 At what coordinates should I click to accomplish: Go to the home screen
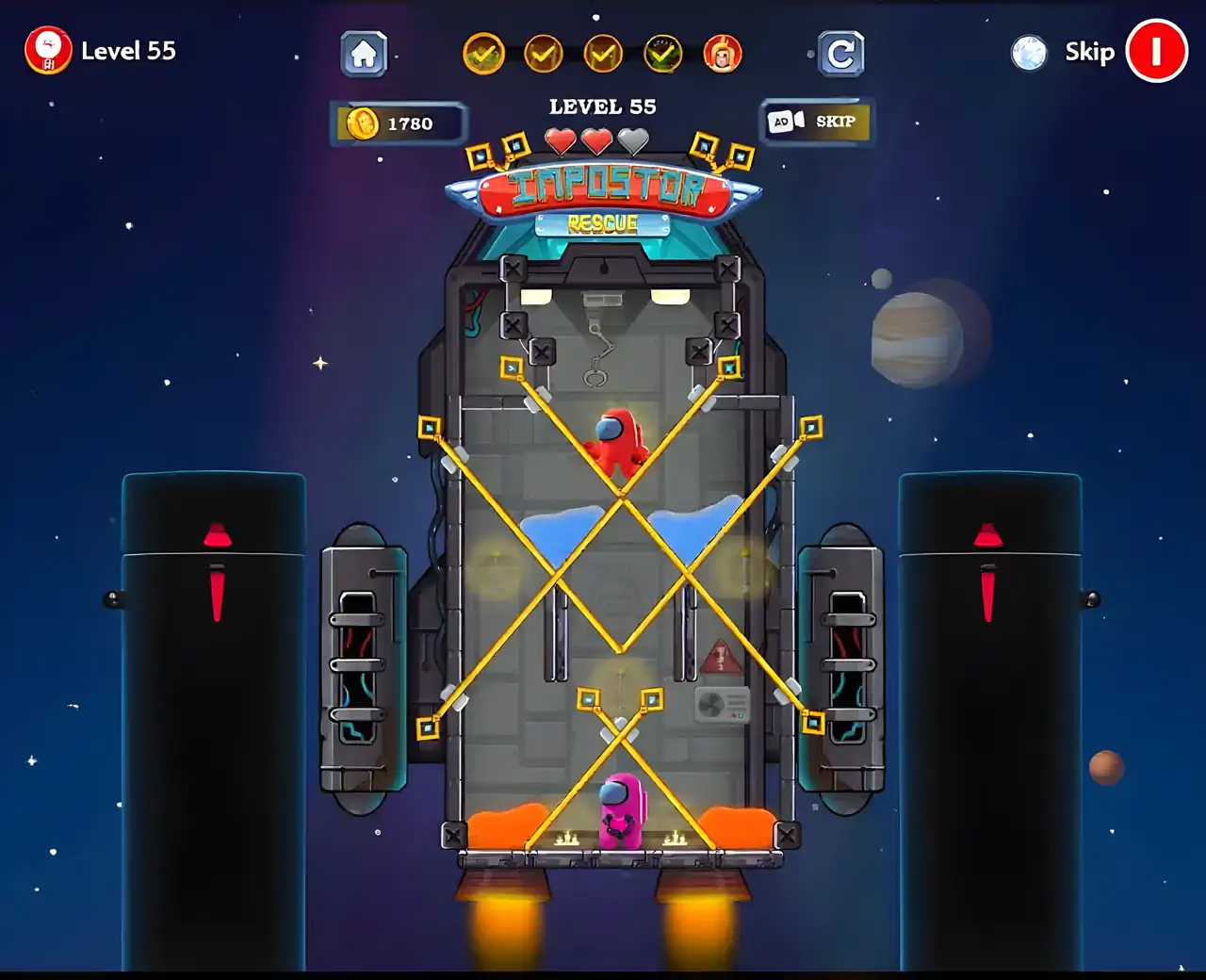pyautogui.click(x=364, y=54)
